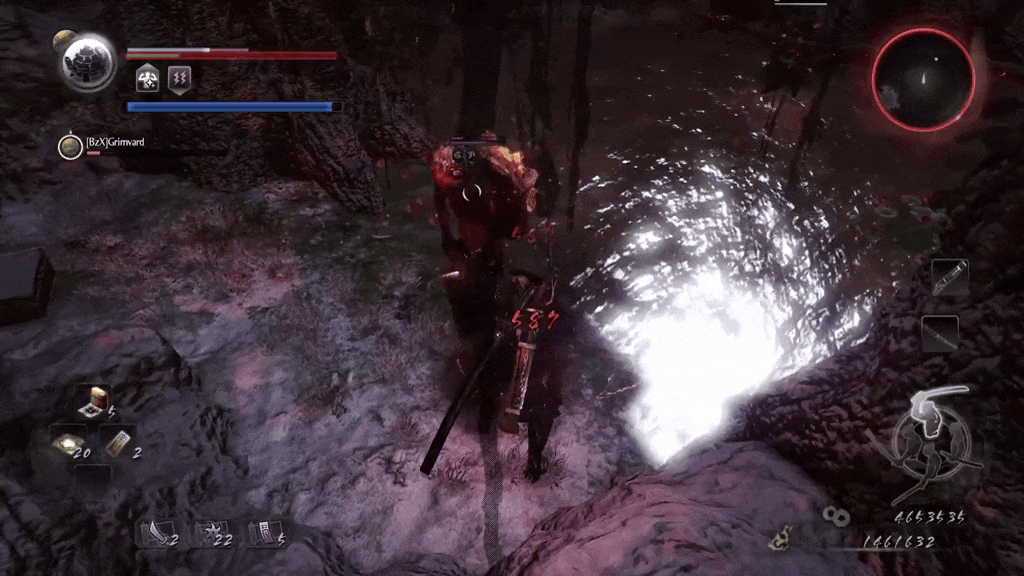1024x576 pixels.
Task: Use the elixir box item with 5 left
Action: 97,402
